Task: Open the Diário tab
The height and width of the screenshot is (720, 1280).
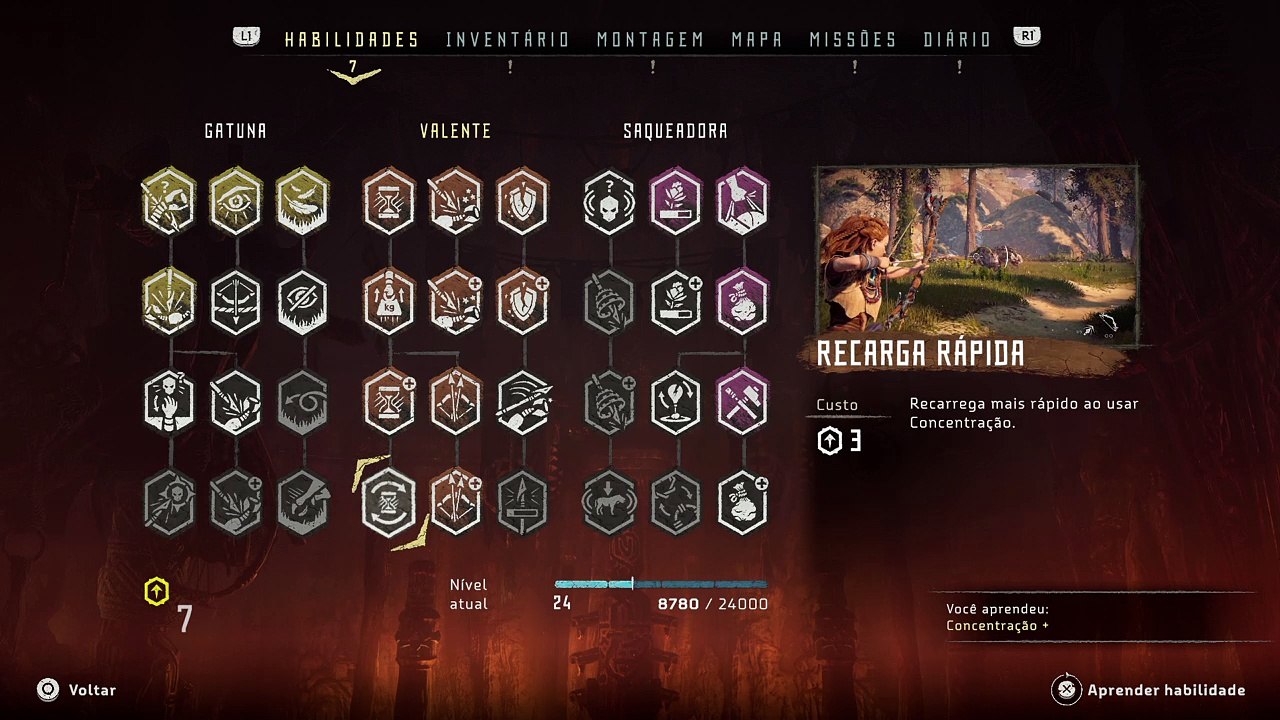Action: (957, 40)
